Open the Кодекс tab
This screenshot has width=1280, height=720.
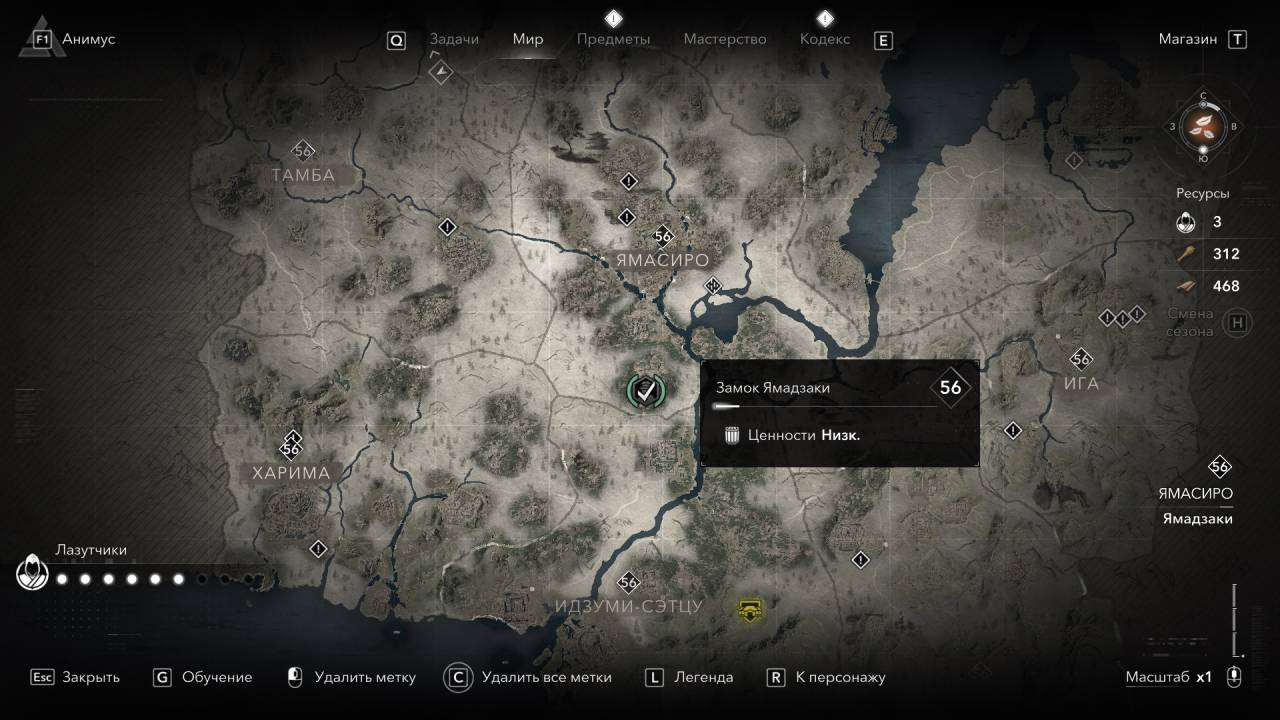pos(825,39)
